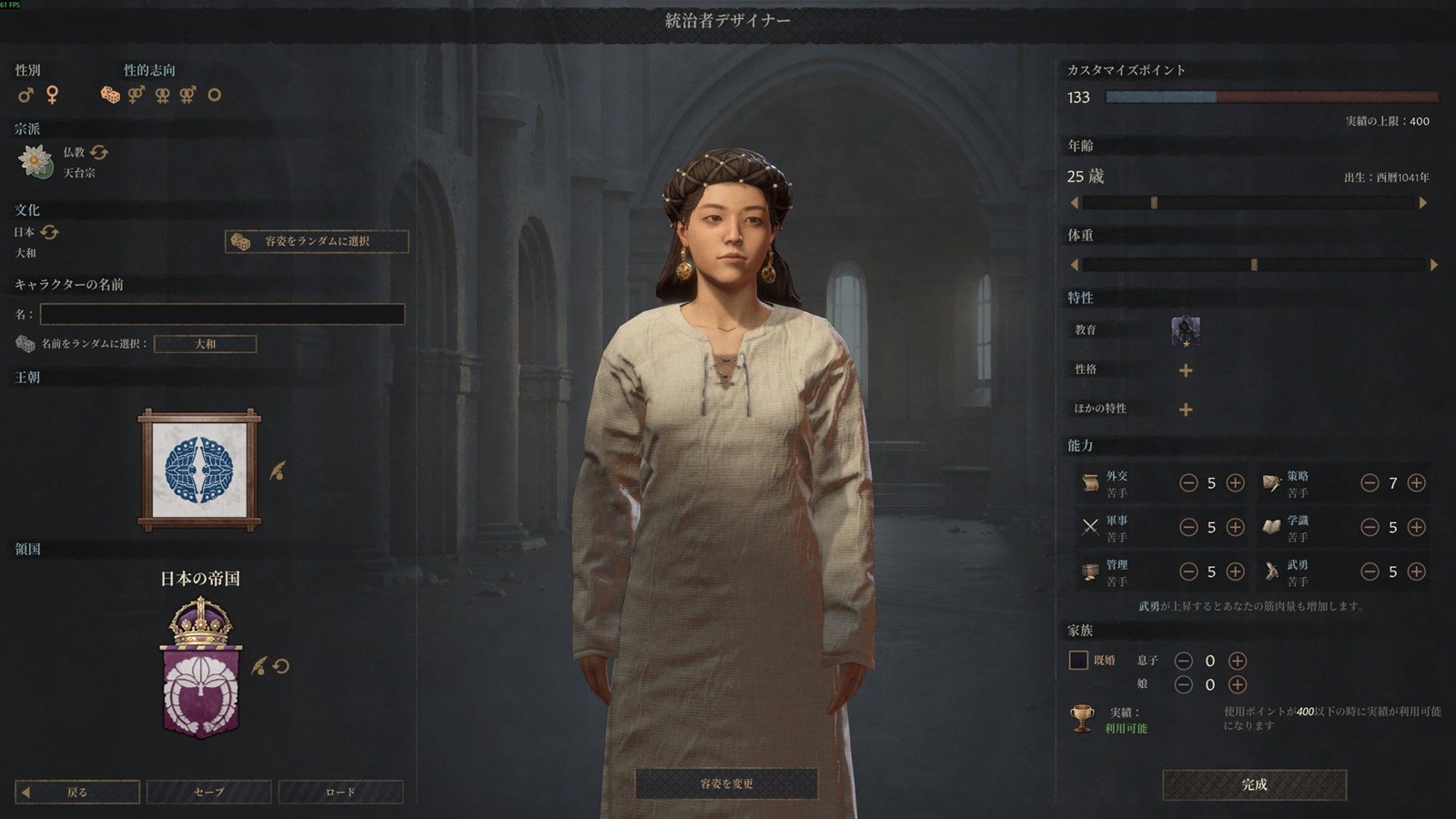Click the 完成 finish button
The image size is (1456, 819).
tap(1254, 784)
